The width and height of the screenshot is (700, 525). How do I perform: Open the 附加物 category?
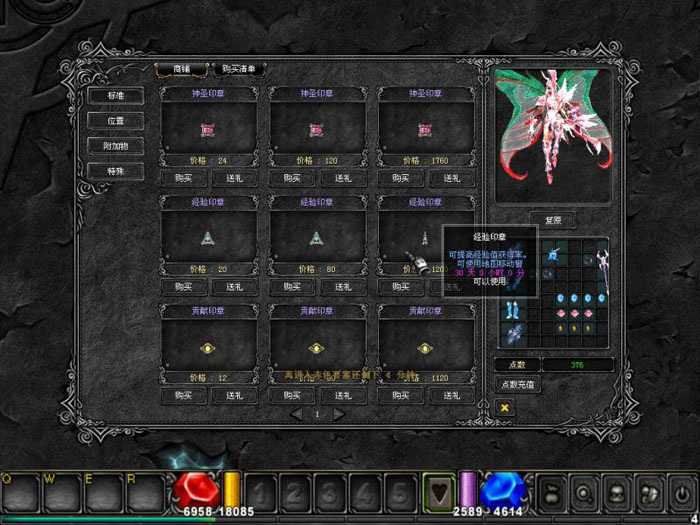point(115,146)
